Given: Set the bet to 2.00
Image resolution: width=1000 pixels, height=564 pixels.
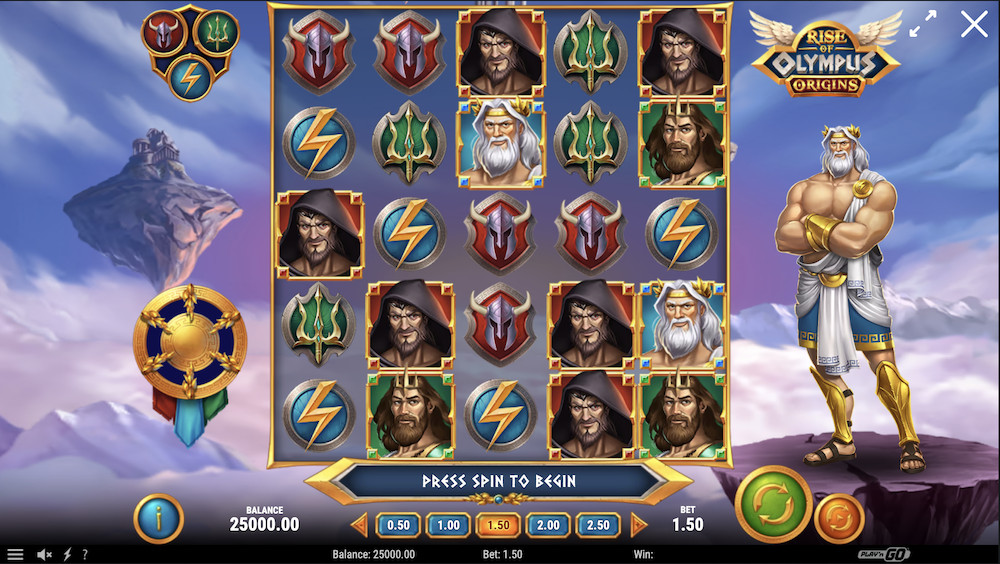Looking at the screenshot, I should [x=548, y=525].
